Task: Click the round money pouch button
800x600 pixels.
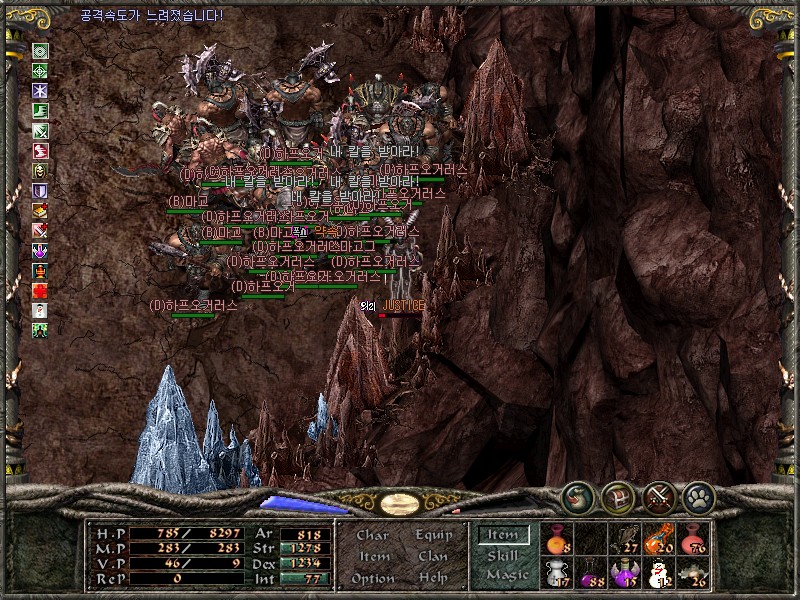Action: point(577,495)
